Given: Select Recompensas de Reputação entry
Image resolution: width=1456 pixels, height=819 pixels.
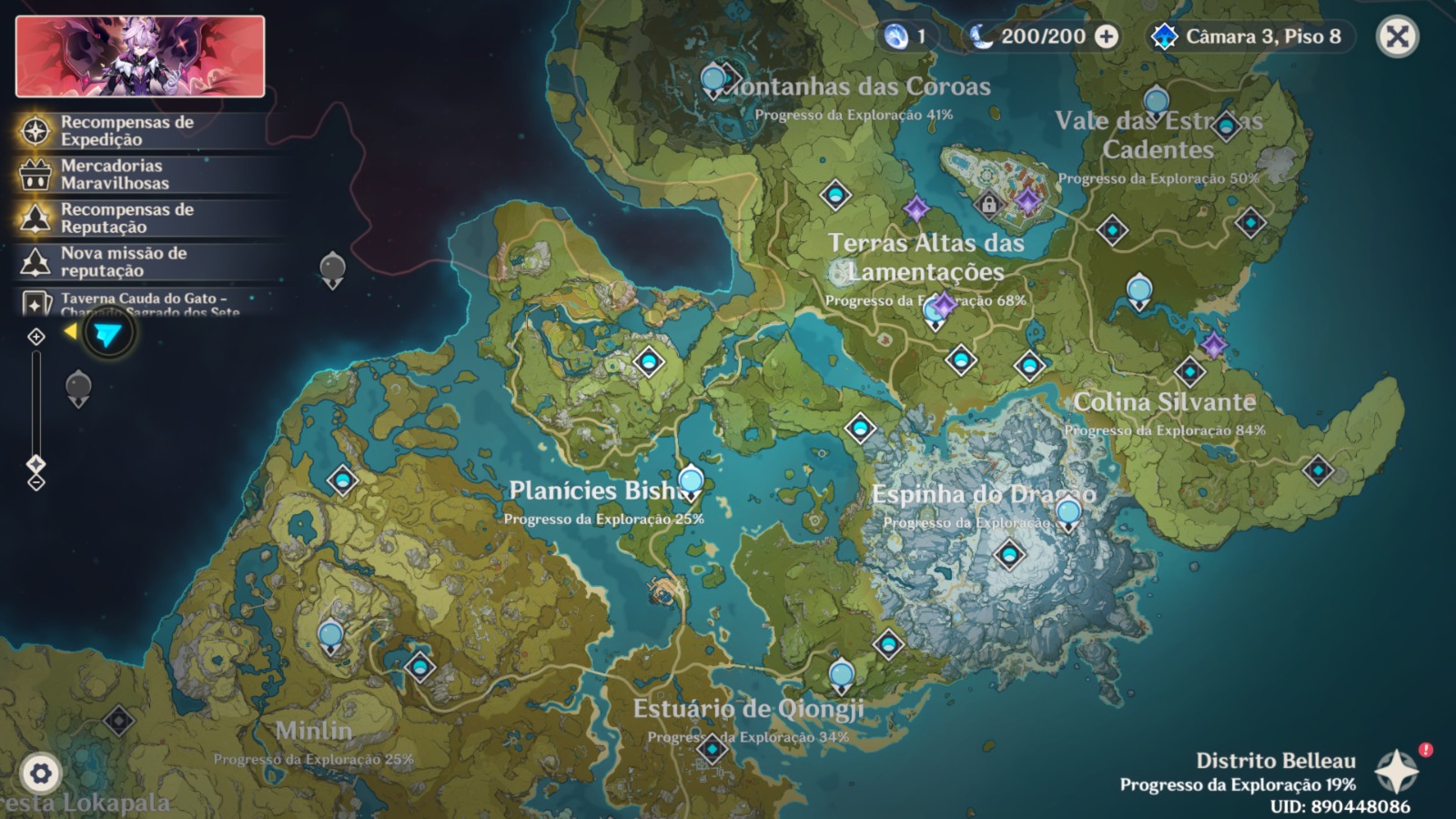Looking at the screenshot, I should pyautogui.click(x=126, y=217).
